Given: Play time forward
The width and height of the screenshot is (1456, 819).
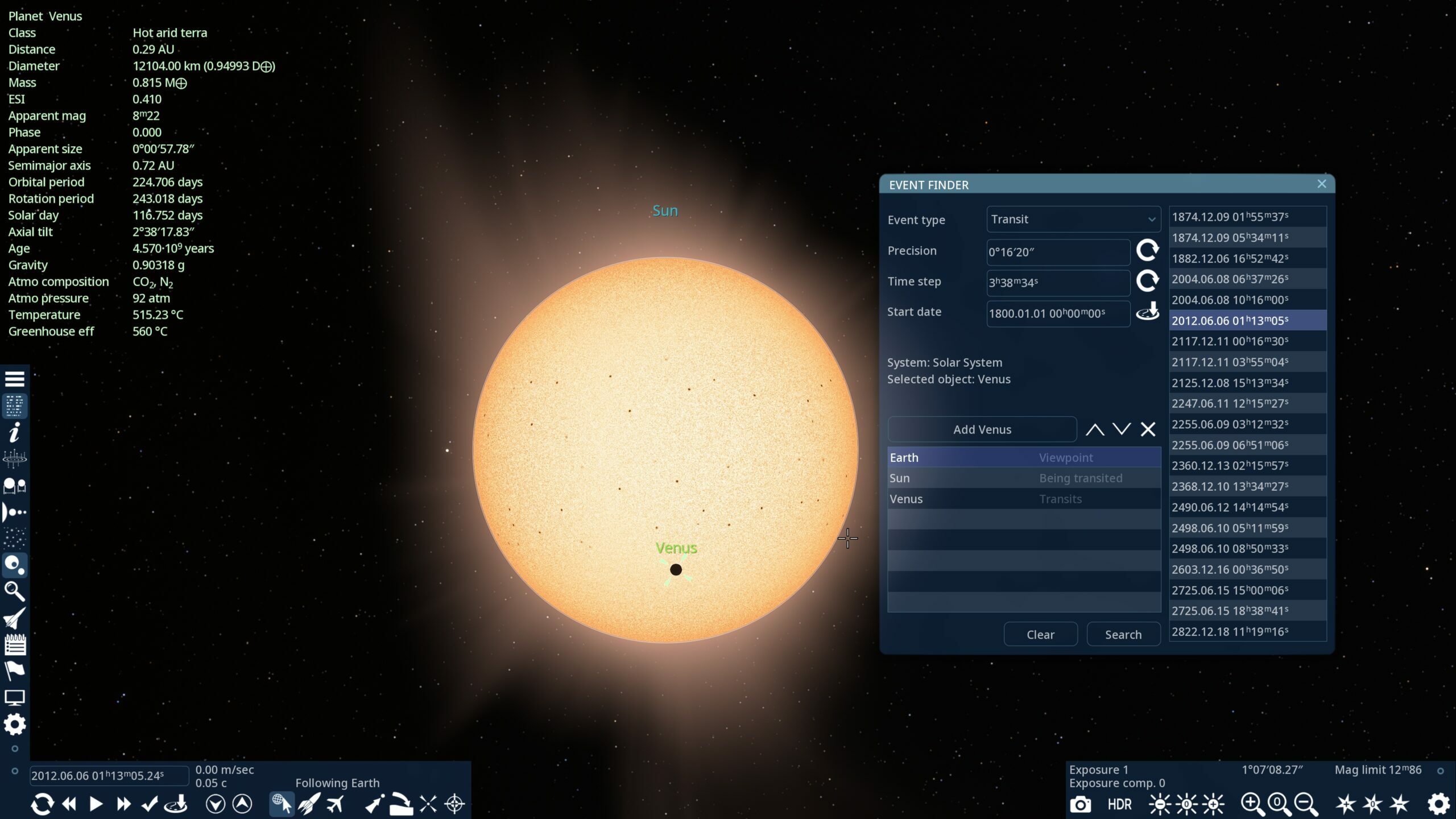Looking at the screenshot, I should pos(95,804).
